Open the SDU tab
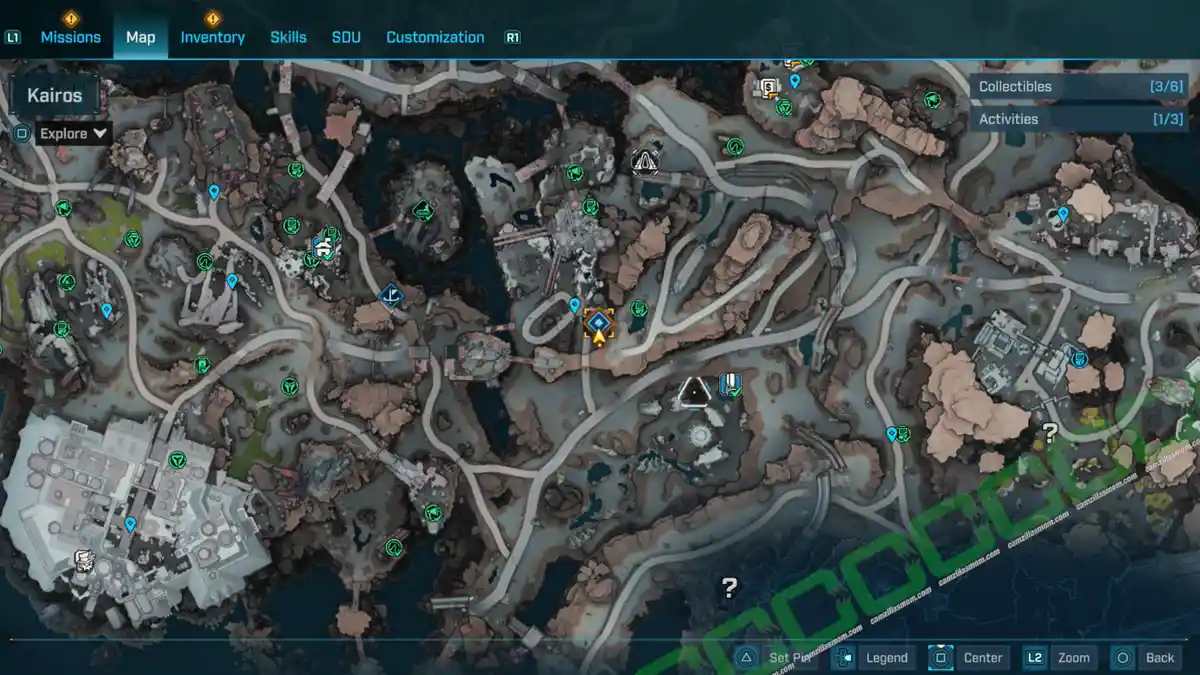Screen dimensions: 1200x675 [345, 37]
